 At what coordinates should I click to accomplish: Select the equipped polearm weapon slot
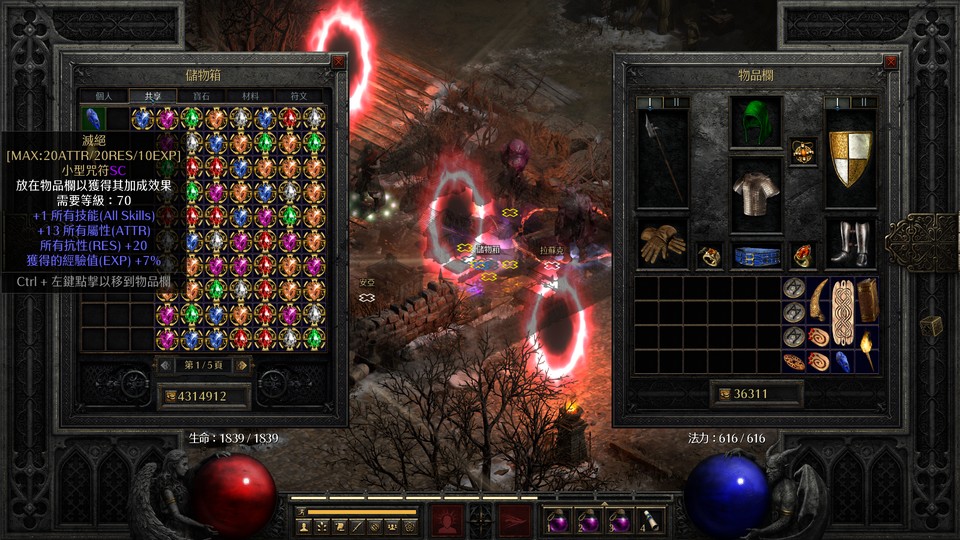(x=662, y=158)
